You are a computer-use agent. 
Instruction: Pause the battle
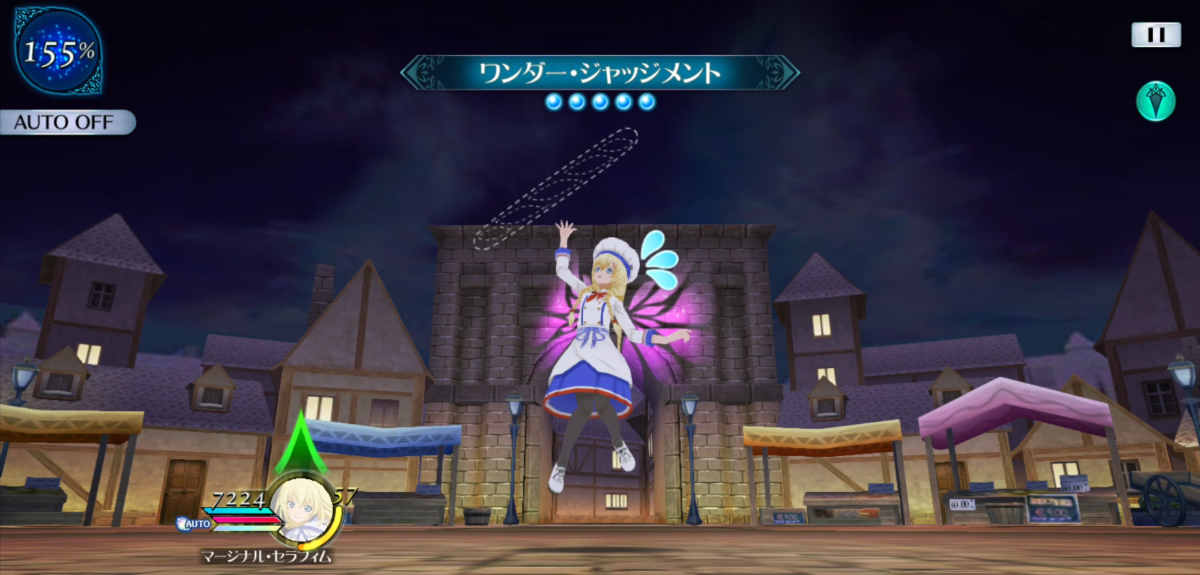click(1156, 35)
